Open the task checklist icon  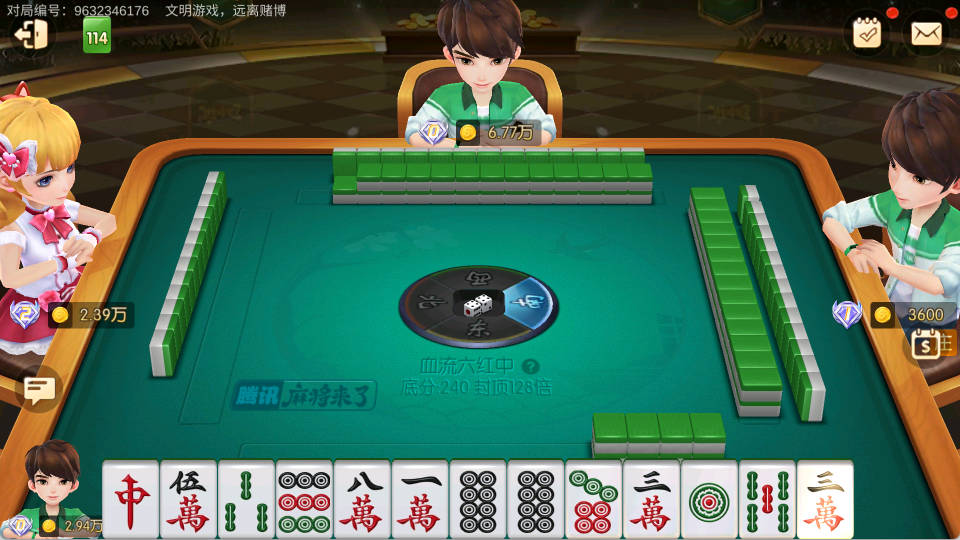pos(866,33)
